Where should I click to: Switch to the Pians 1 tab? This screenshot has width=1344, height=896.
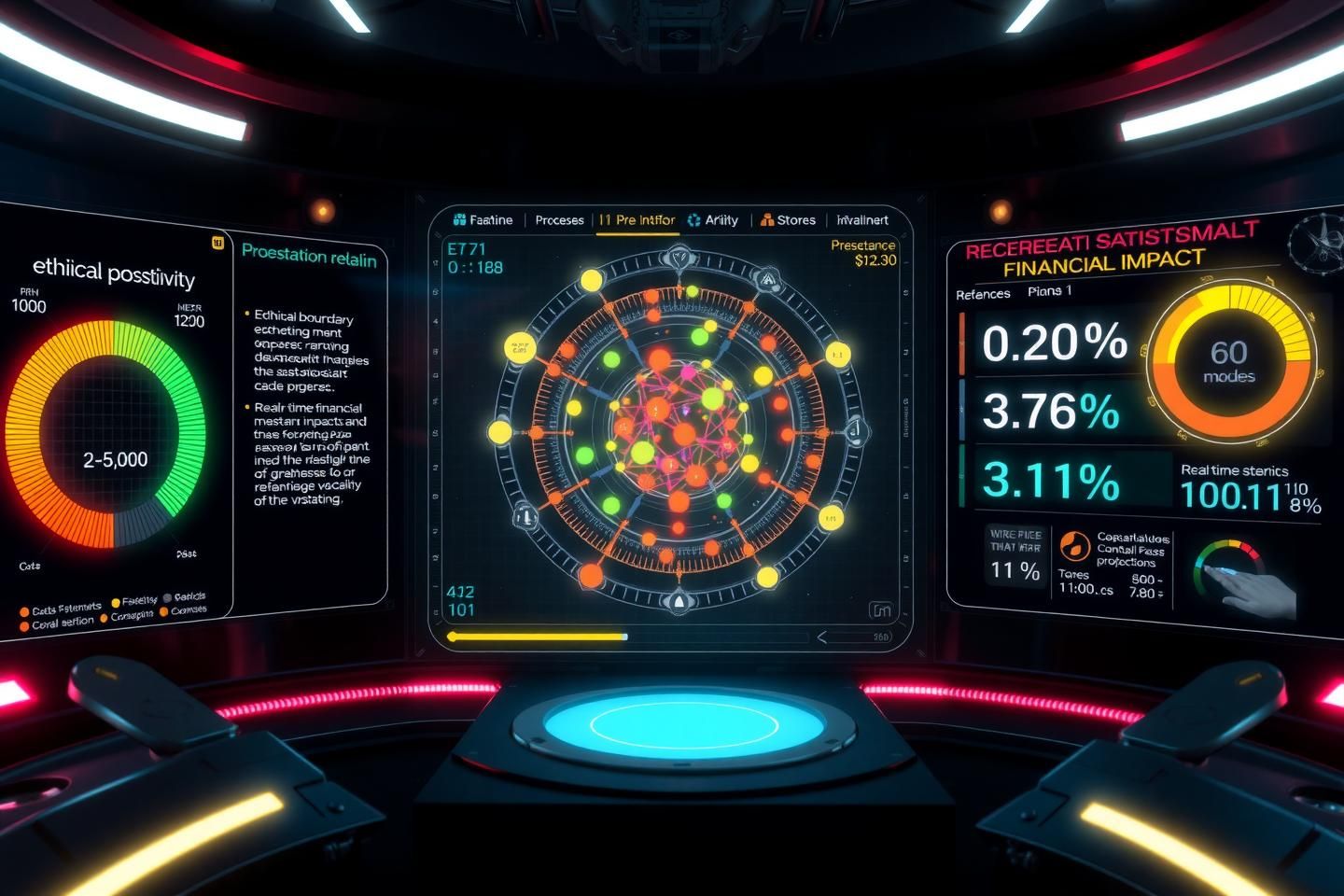(1049, 291)
